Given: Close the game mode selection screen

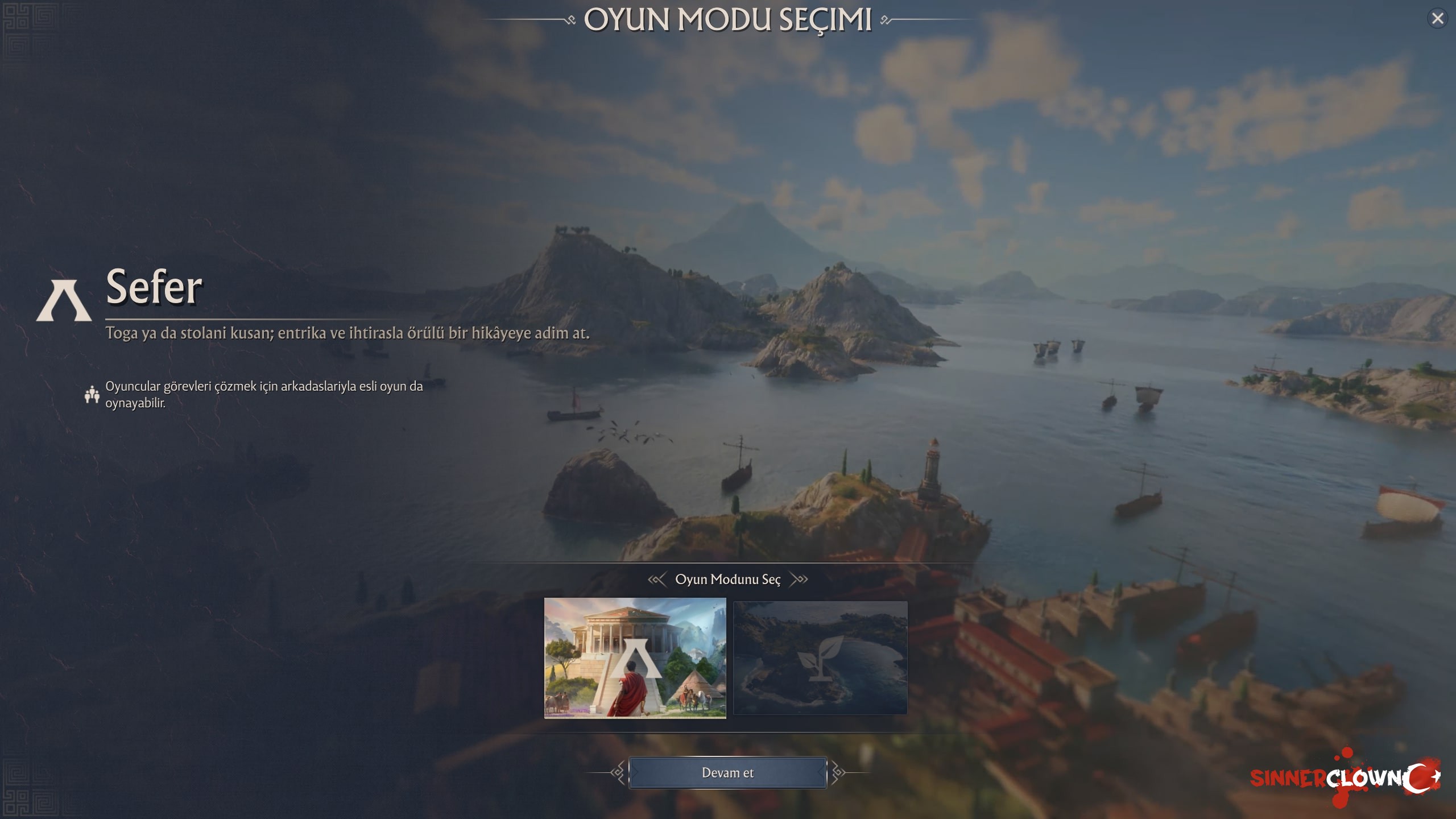Looking at the screenshot, I should pos(1437,19).
